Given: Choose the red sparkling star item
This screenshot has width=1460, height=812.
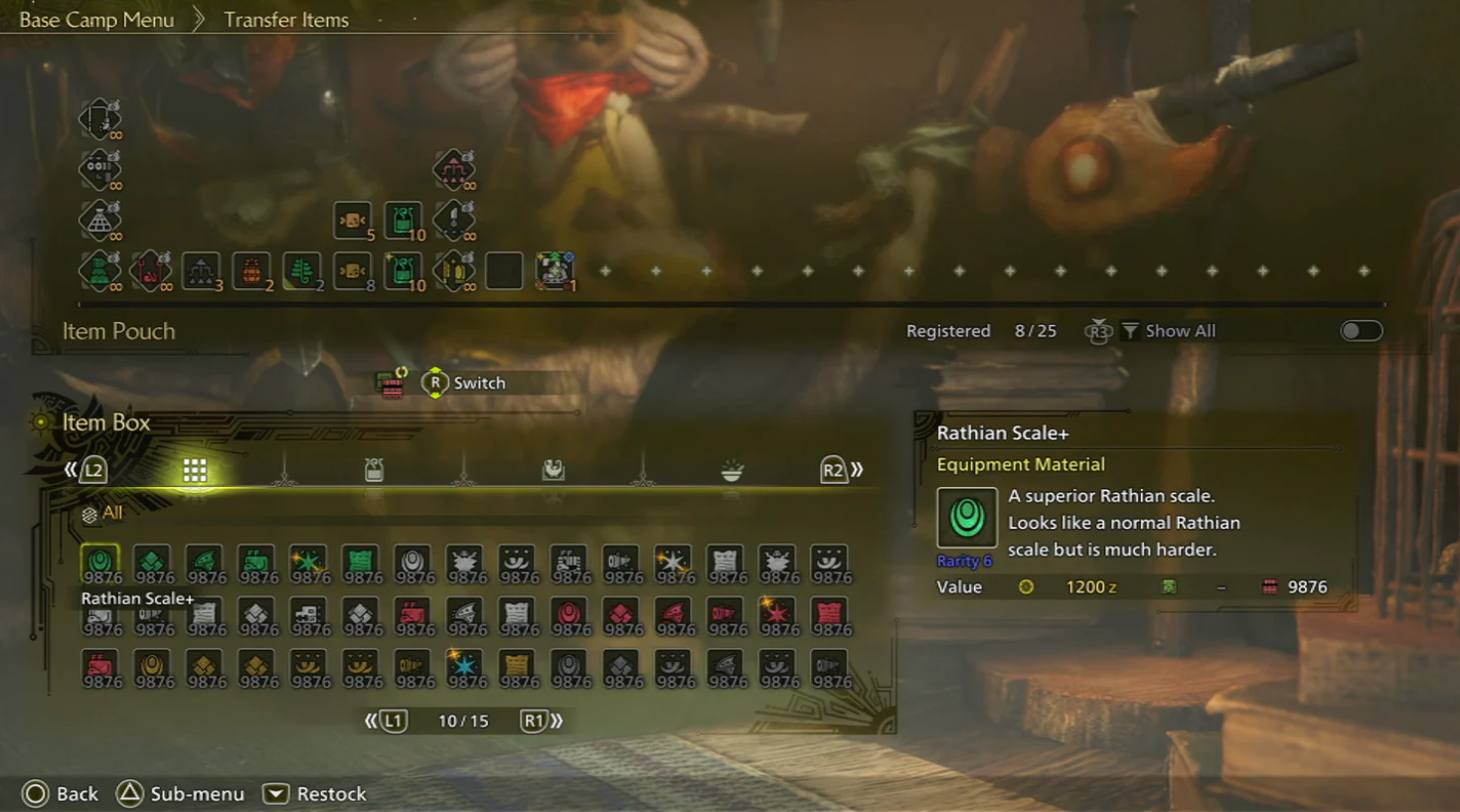Looking at the screenshot, I should (776, 616).
